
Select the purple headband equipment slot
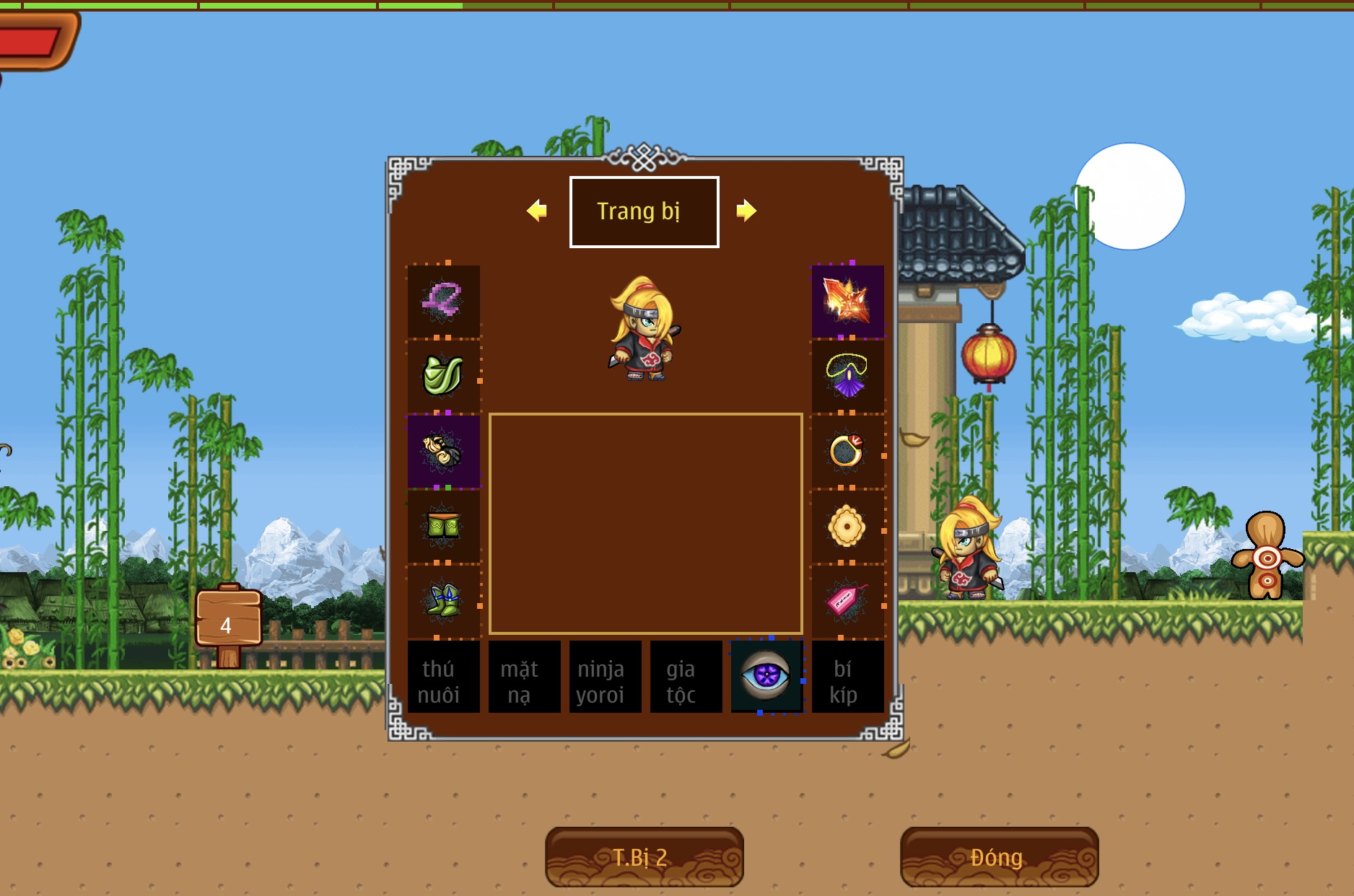tap(443, 300)
